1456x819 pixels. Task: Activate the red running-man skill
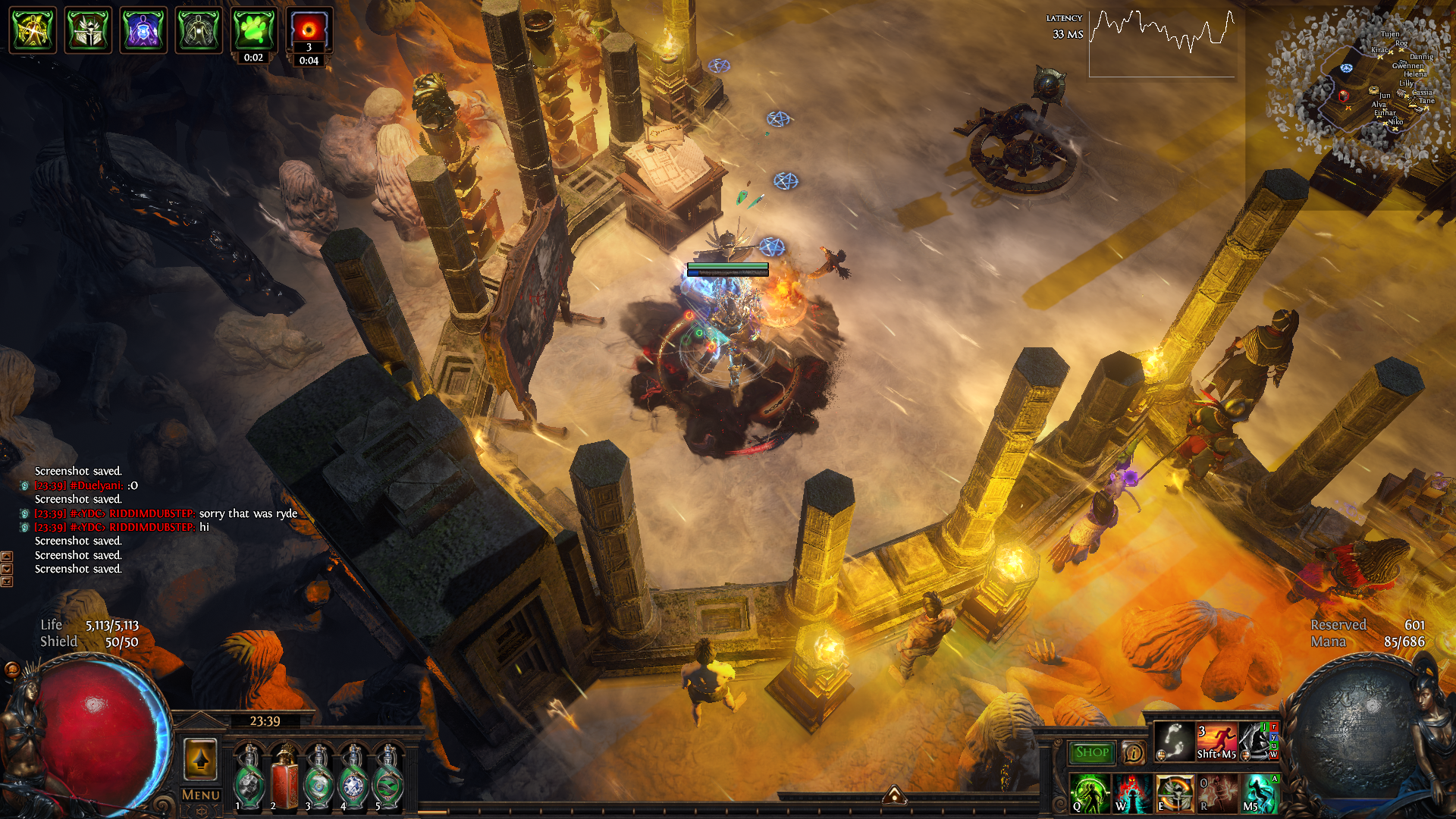click(x=1216, y=741)
